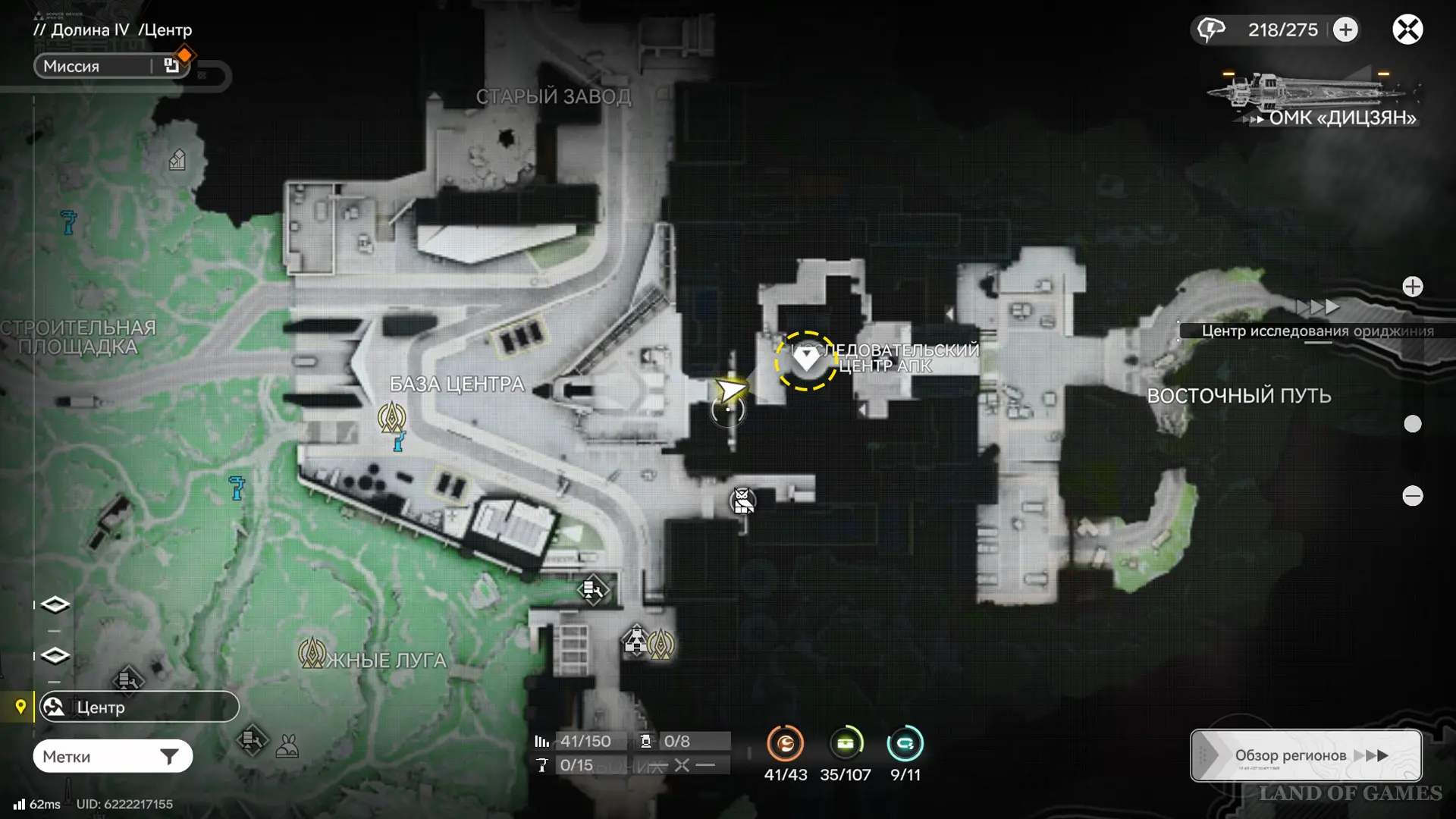Select the upper map layer diamond
This screenshot has width=1456, height=819.
click(x=55, y=604)
